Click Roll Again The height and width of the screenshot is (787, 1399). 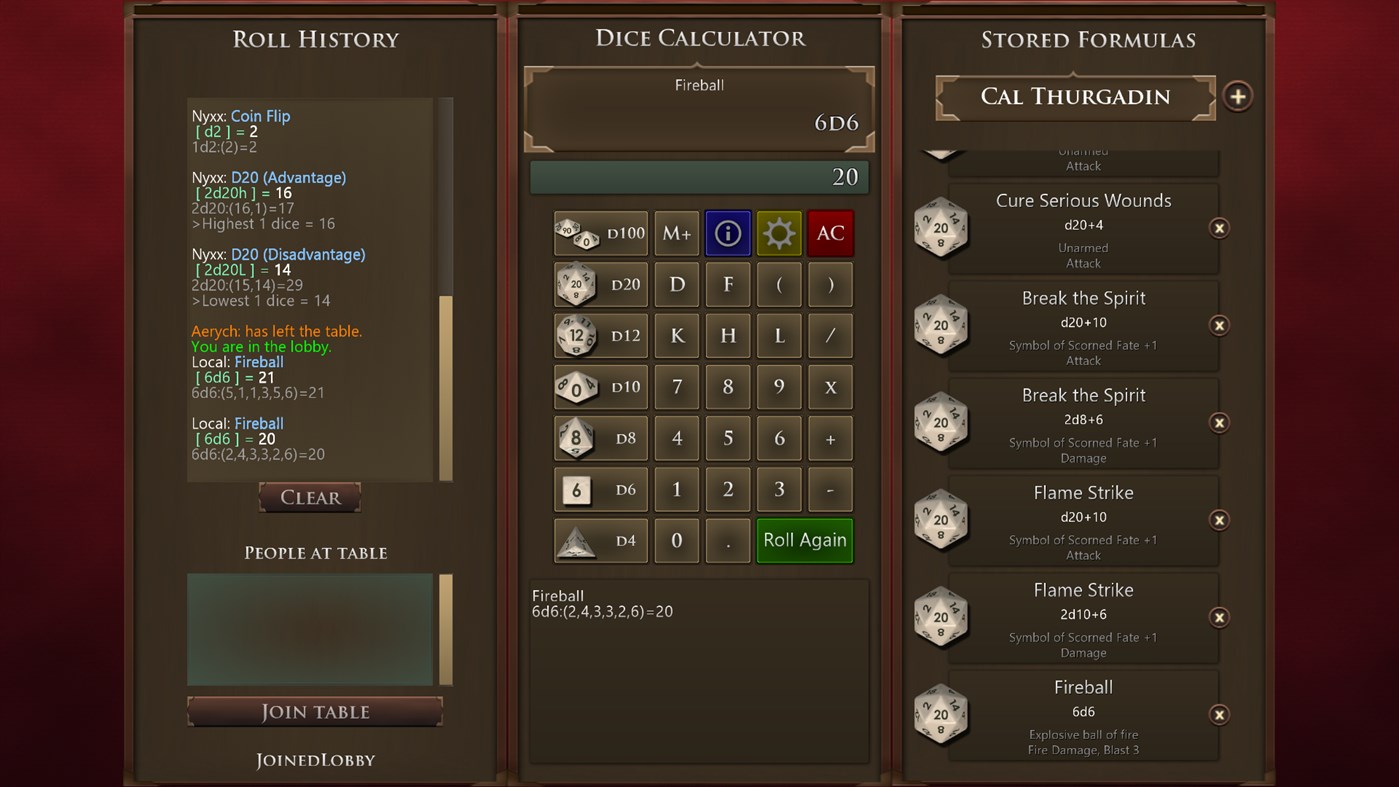pyautogui.click(x=804, y=540)
